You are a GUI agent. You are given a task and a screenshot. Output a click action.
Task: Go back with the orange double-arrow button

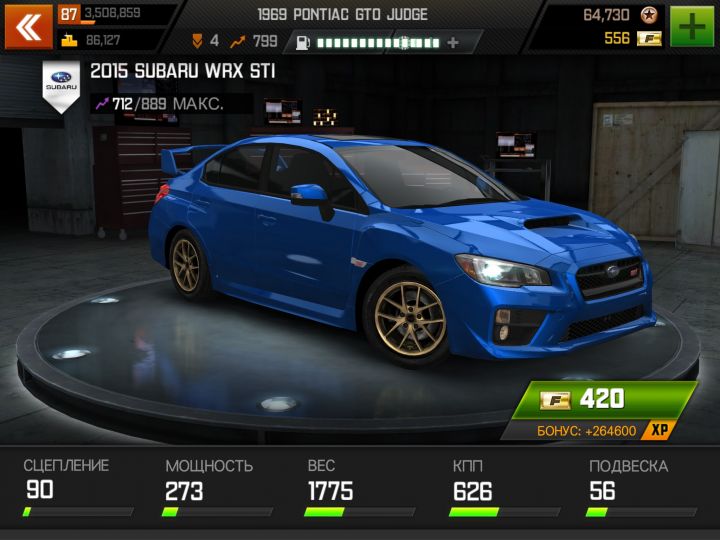(x=28, y=27)
